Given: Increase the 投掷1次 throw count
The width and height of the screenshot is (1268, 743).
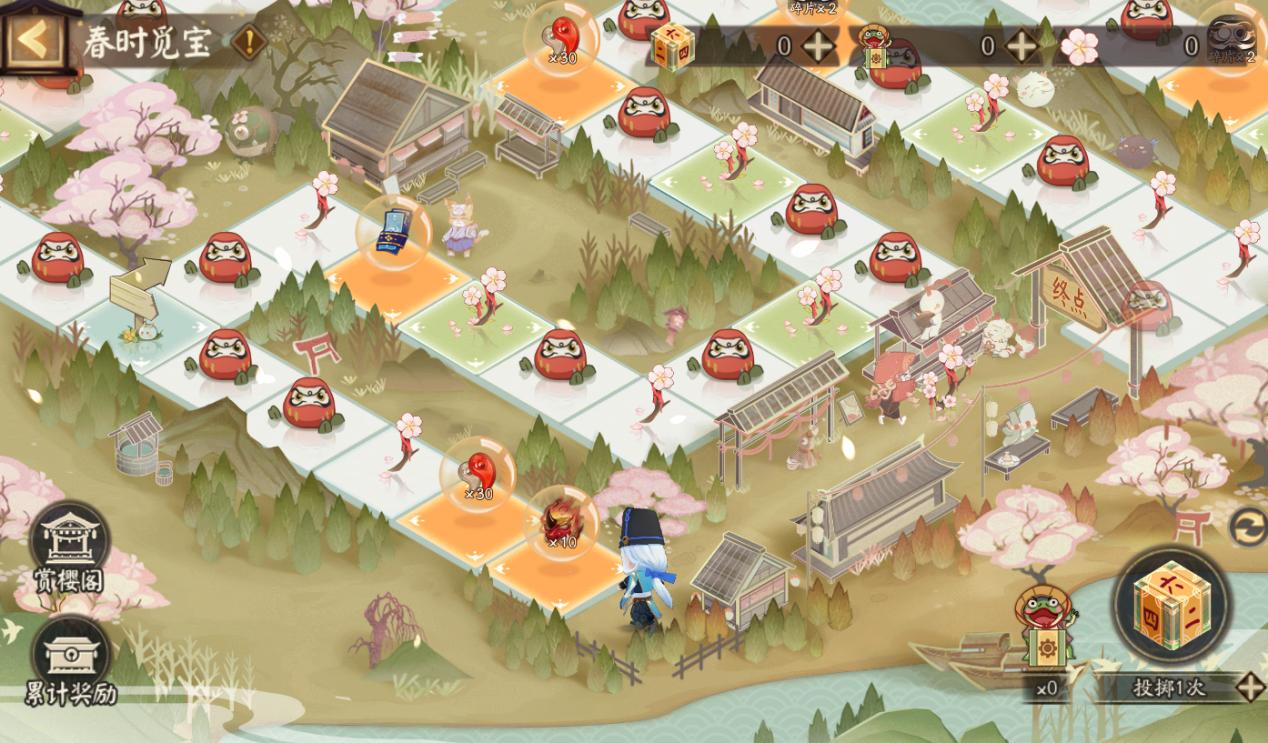Looking at the screenshot, I should click(1250, 687).
